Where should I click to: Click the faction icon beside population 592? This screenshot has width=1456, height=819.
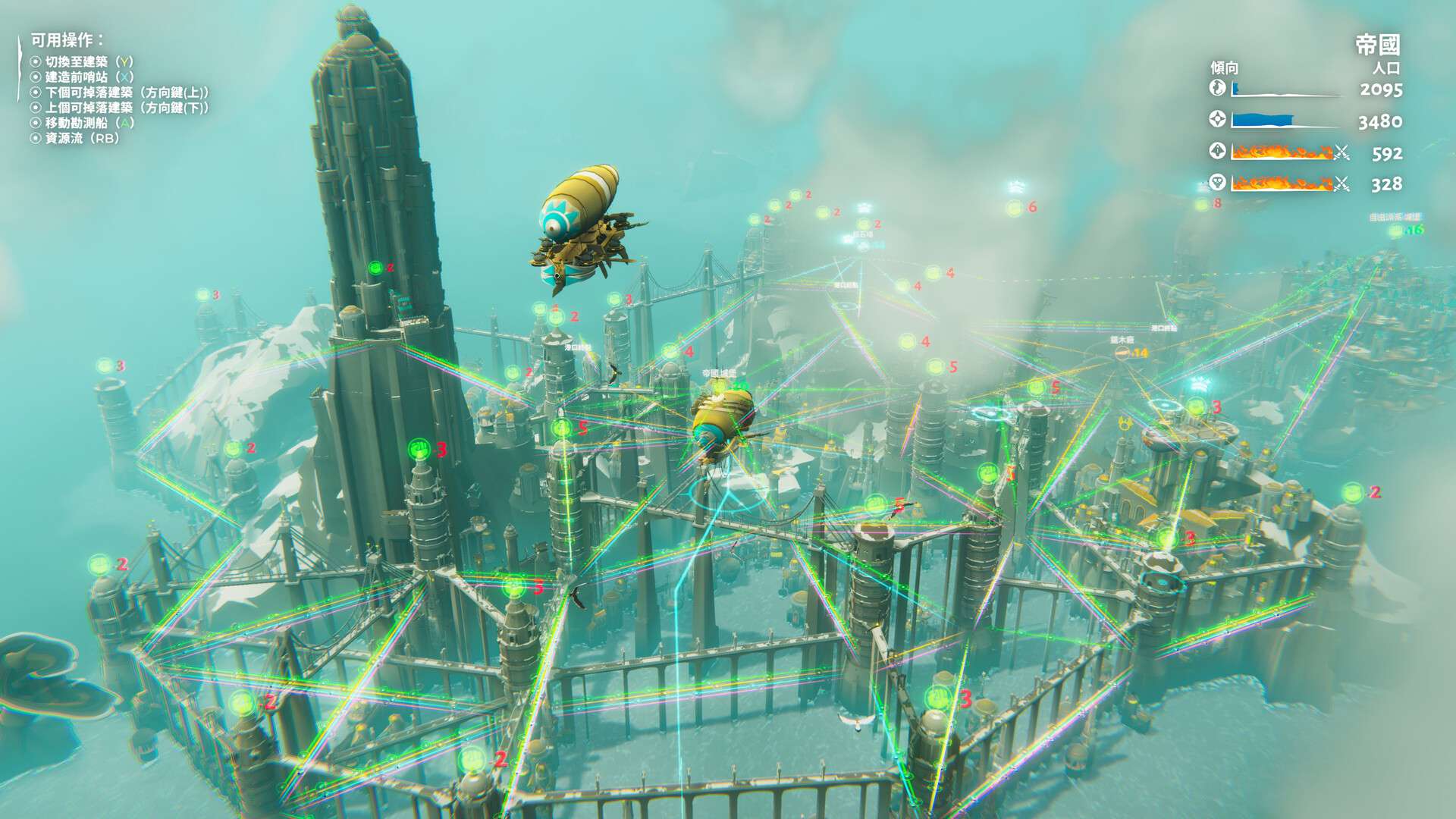[1216, 151]
